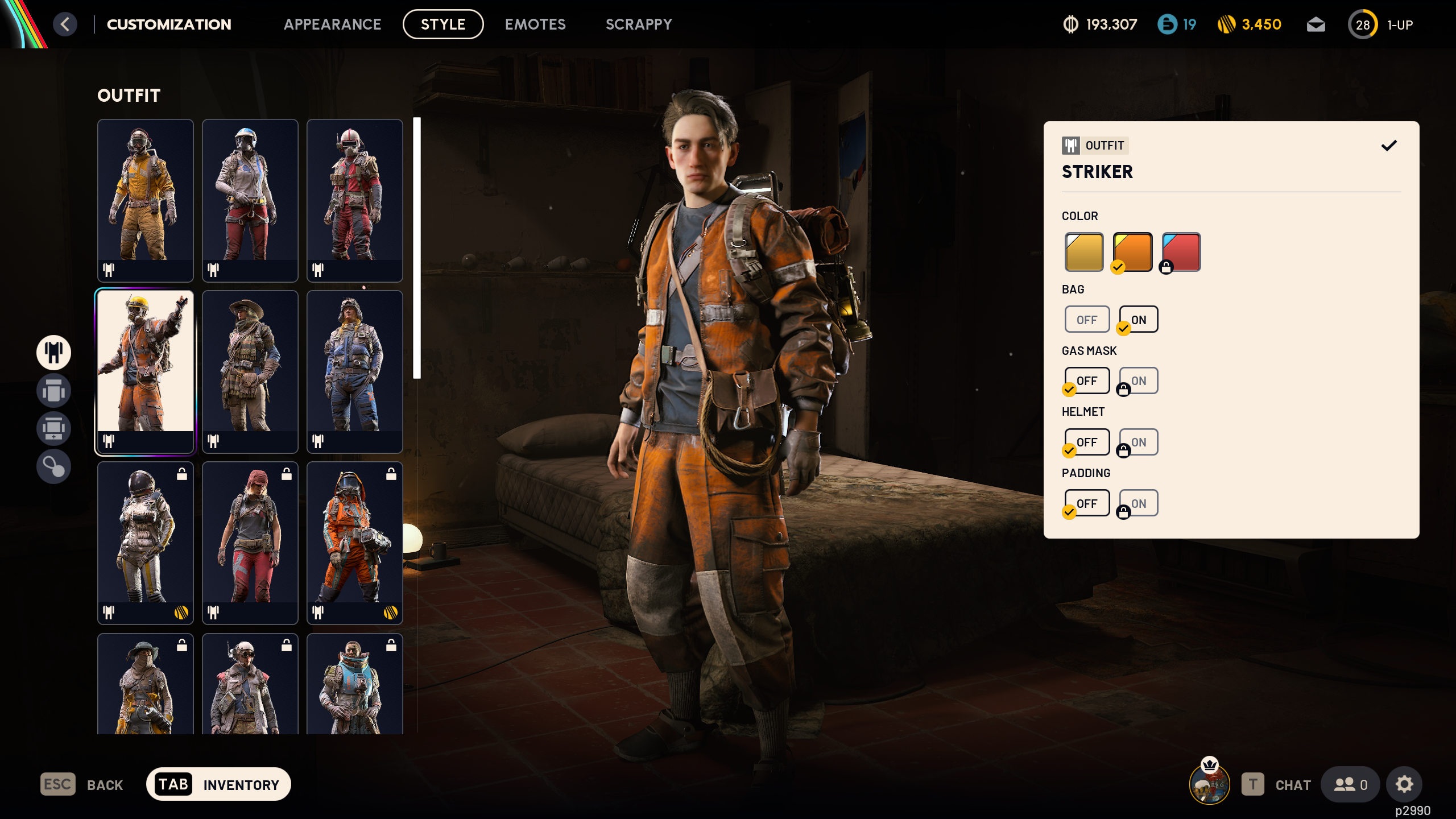1456x819 pixels.
Task: Switch to the Appearance tab
Action: pyautogui.click(x=333, y=24)
